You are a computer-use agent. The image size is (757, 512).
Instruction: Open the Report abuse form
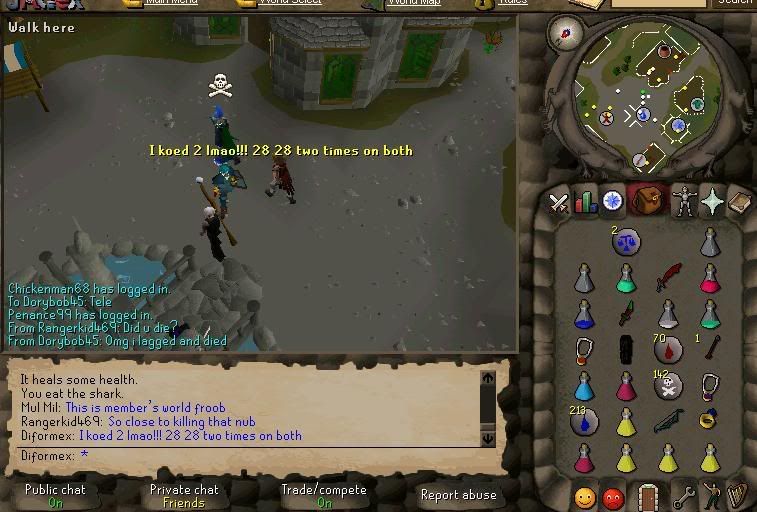[458, 495]
